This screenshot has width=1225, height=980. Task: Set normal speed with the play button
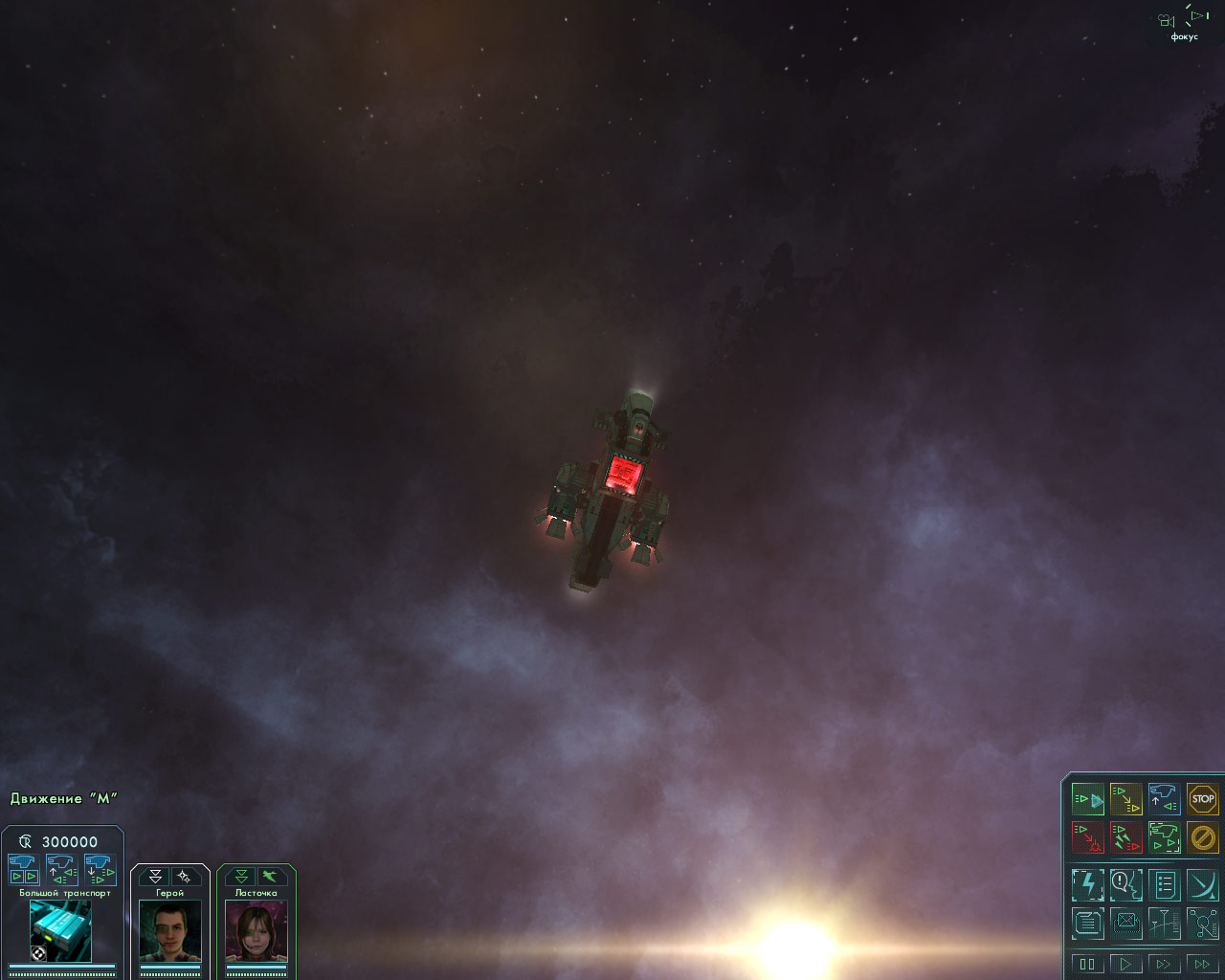pyautogui.click(x=1125, y=964)
